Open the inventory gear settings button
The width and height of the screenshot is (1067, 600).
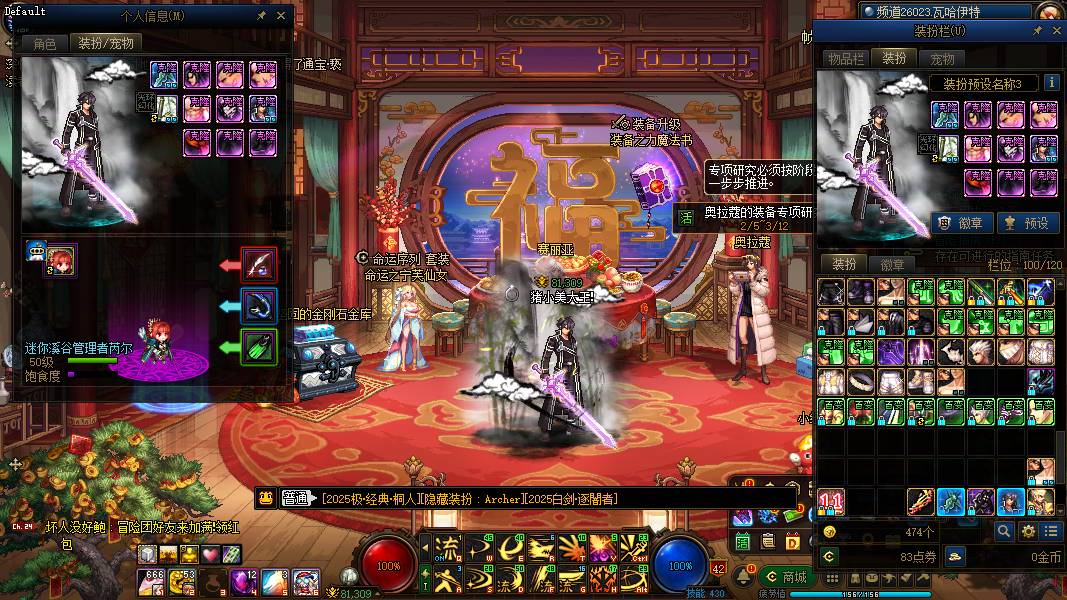pos(1027,531)
